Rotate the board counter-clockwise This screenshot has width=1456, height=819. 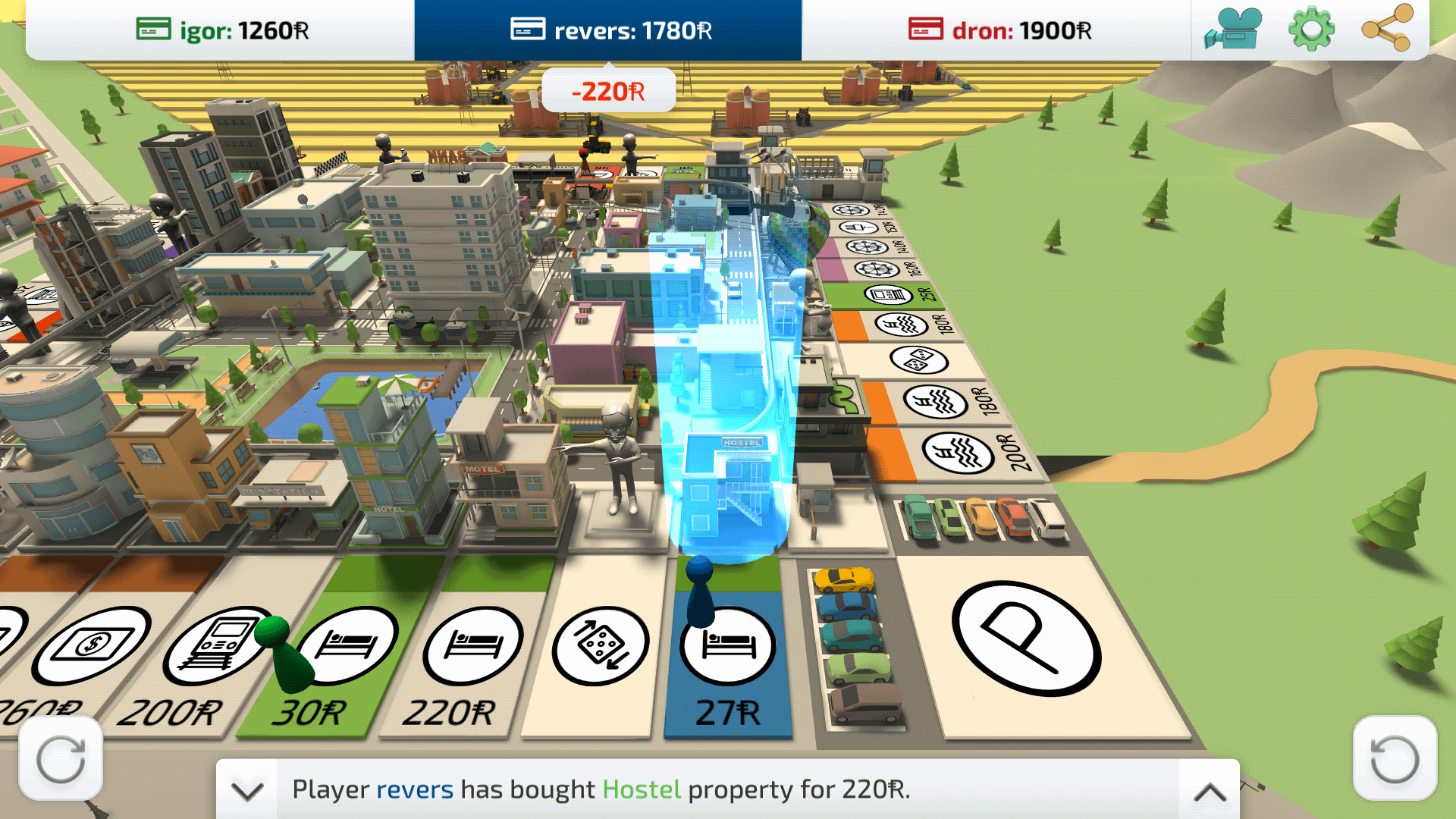click(x=1394, y=759)
